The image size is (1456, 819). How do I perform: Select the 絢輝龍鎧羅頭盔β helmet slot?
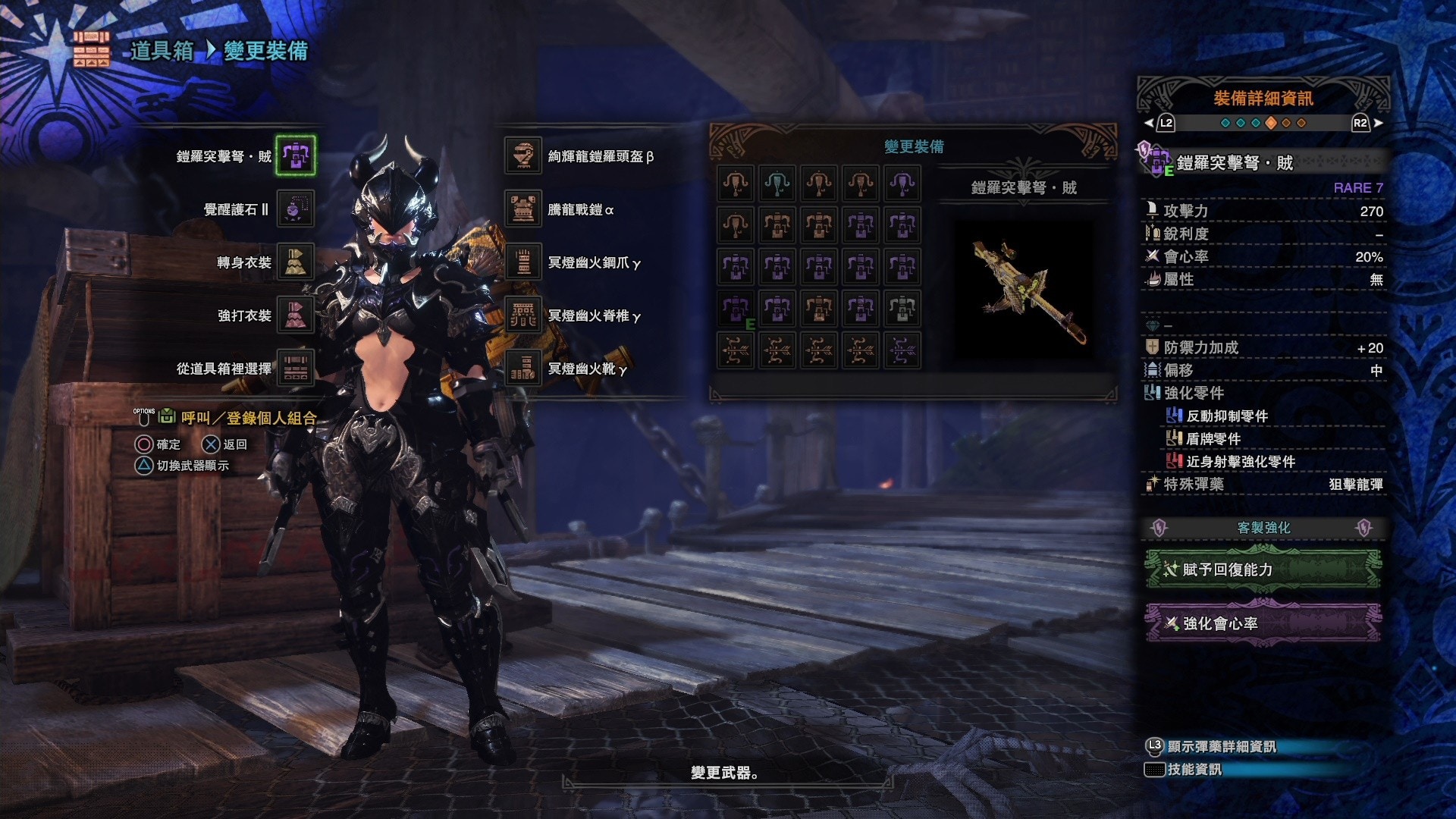click(x=522, y=155)
